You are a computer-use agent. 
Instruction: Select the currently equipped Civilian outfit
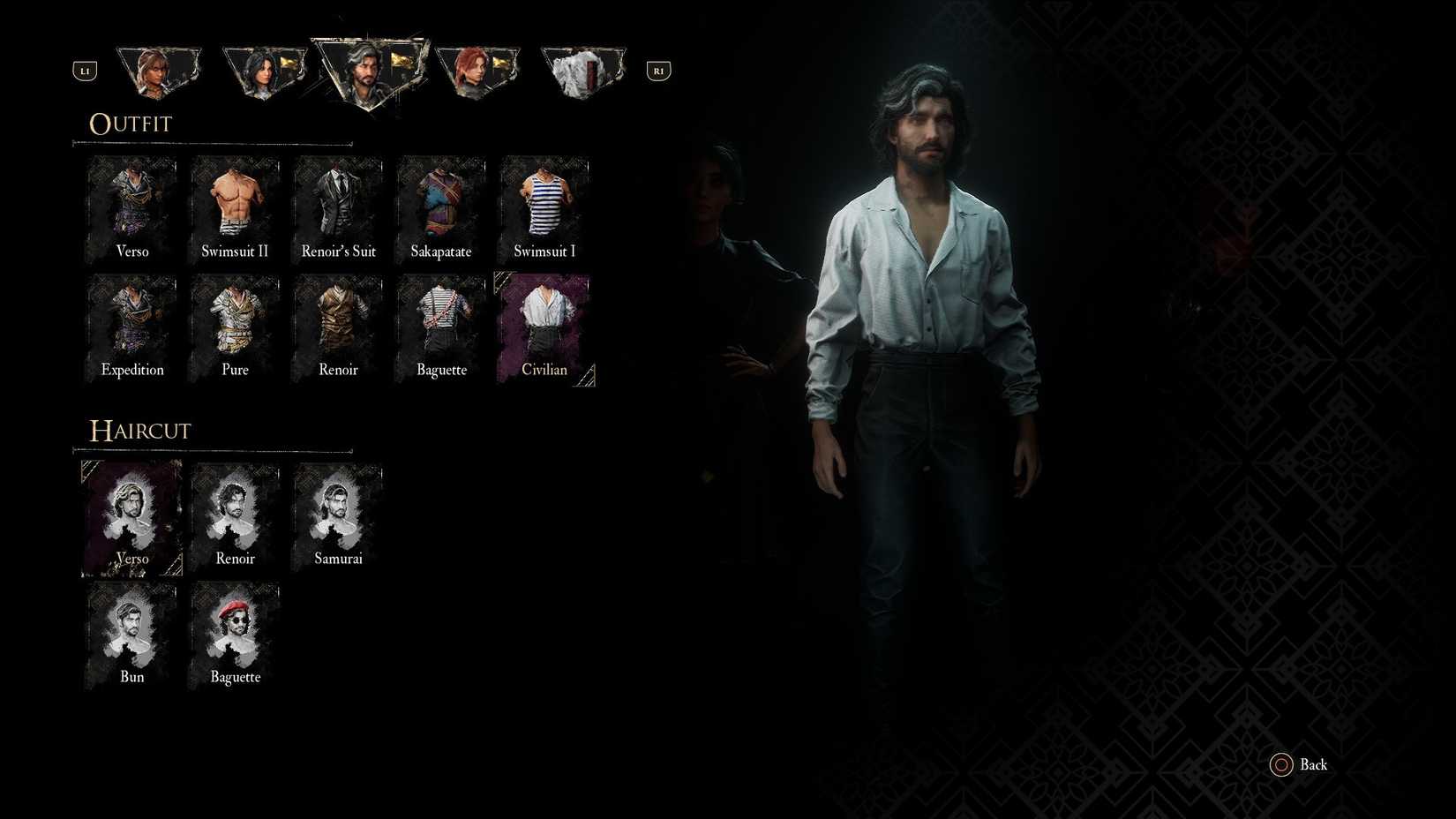(544, 328)
